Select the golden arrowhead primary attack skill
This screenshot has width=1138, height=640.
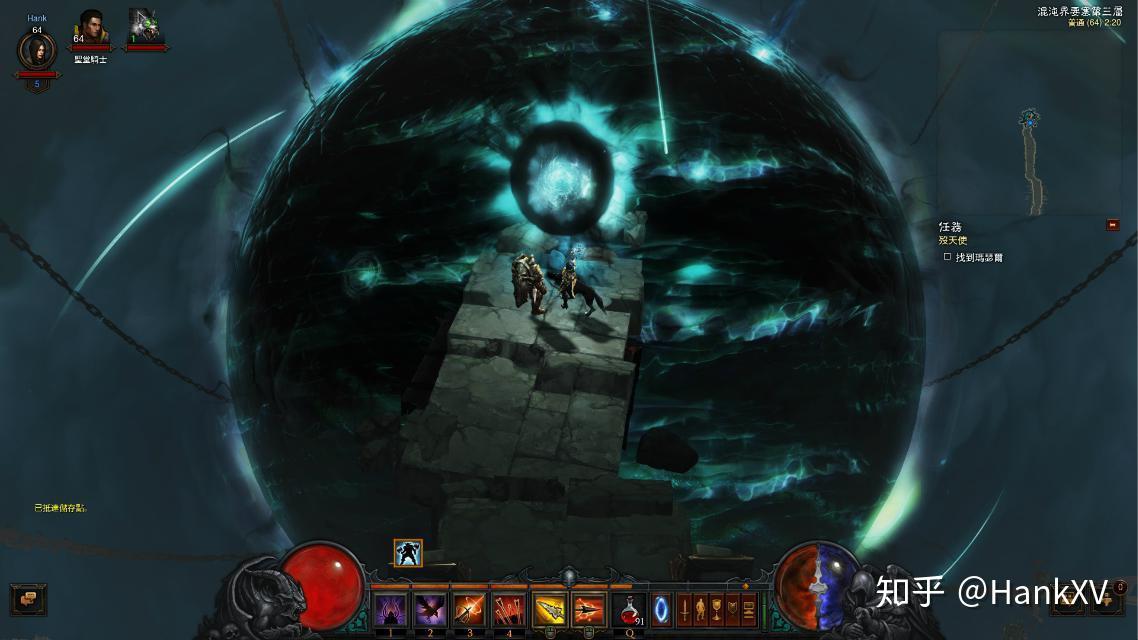[550, 609]
